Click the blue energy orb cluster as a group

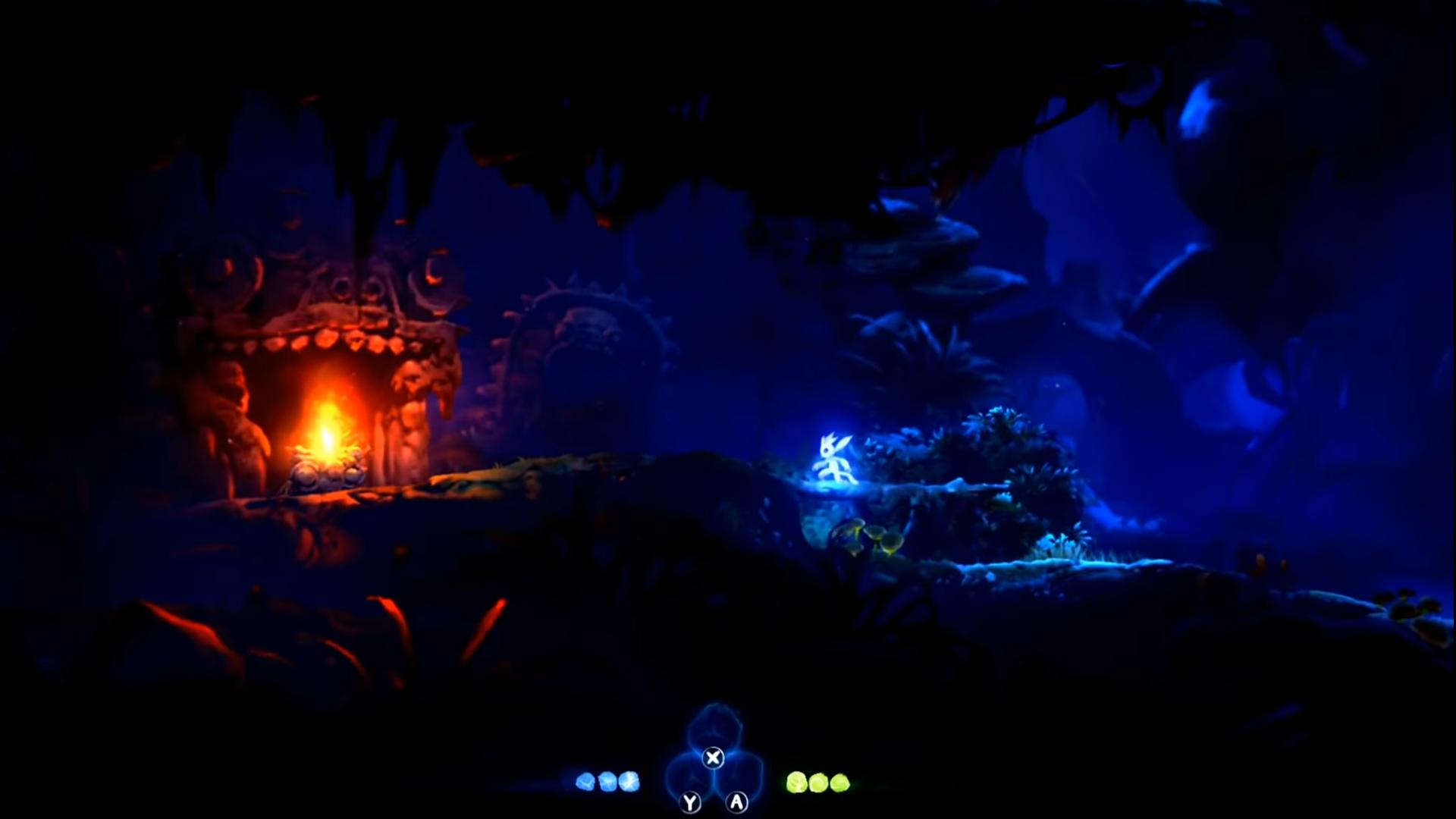click(607, 780)
